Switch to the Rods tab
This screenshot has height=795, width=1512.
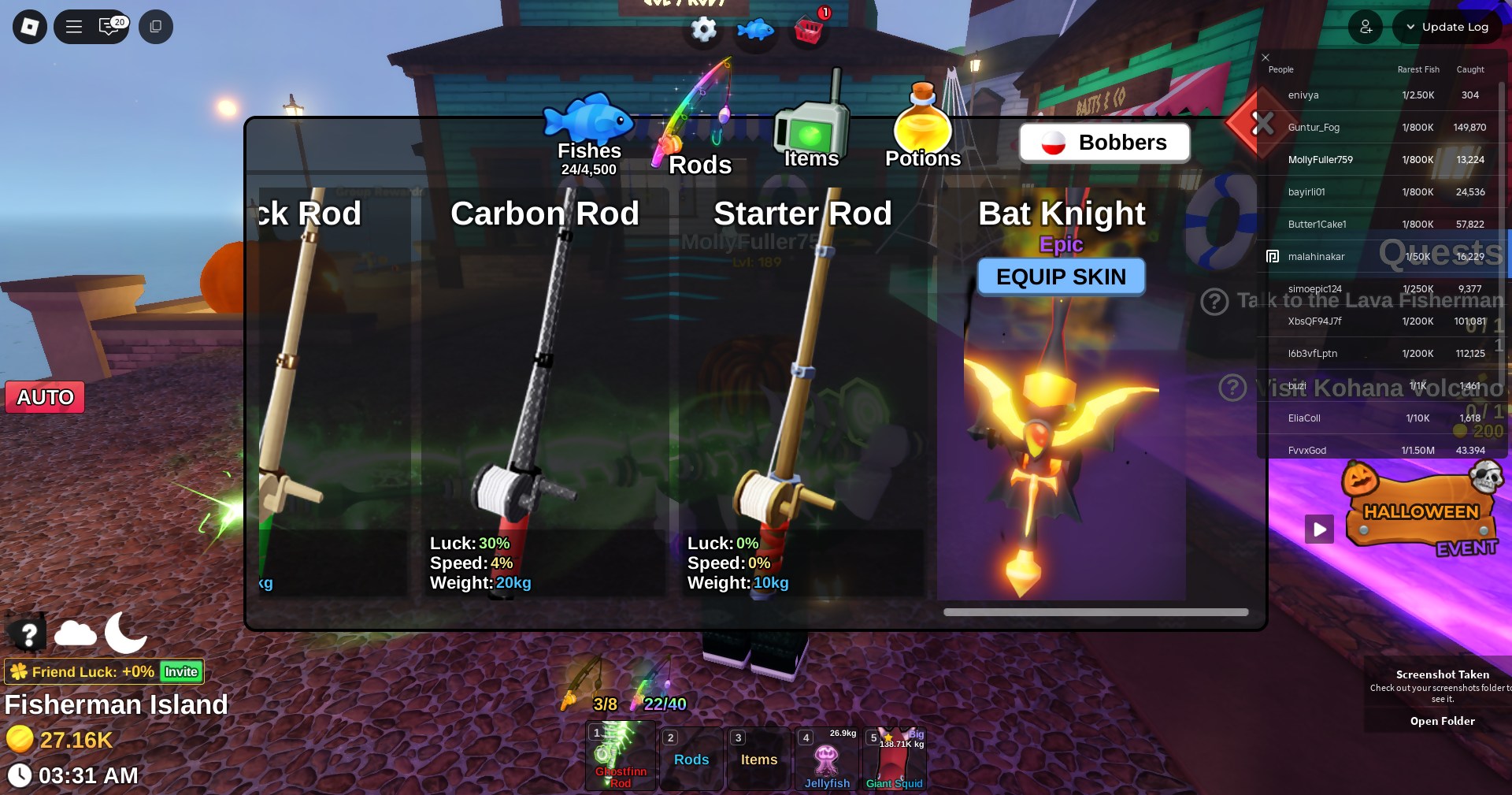coord(698,142)
